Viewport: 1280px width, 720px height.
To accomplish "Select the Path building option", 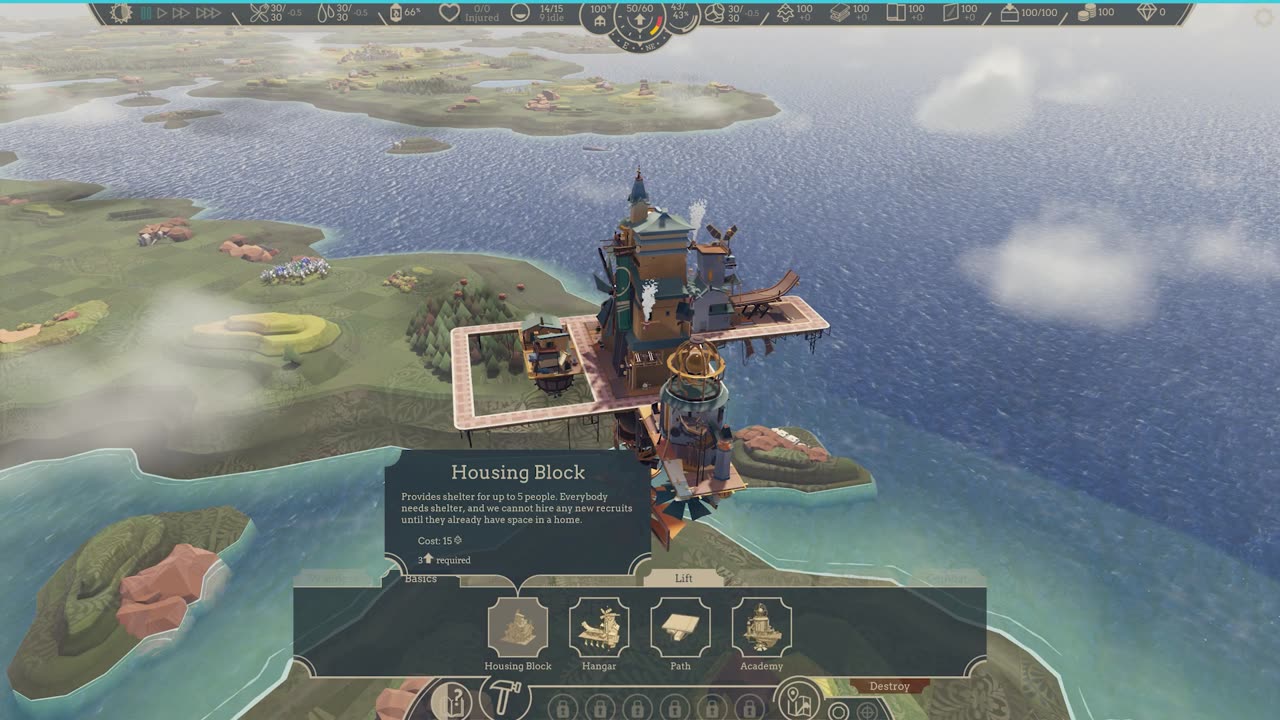I will pos(680,628).
